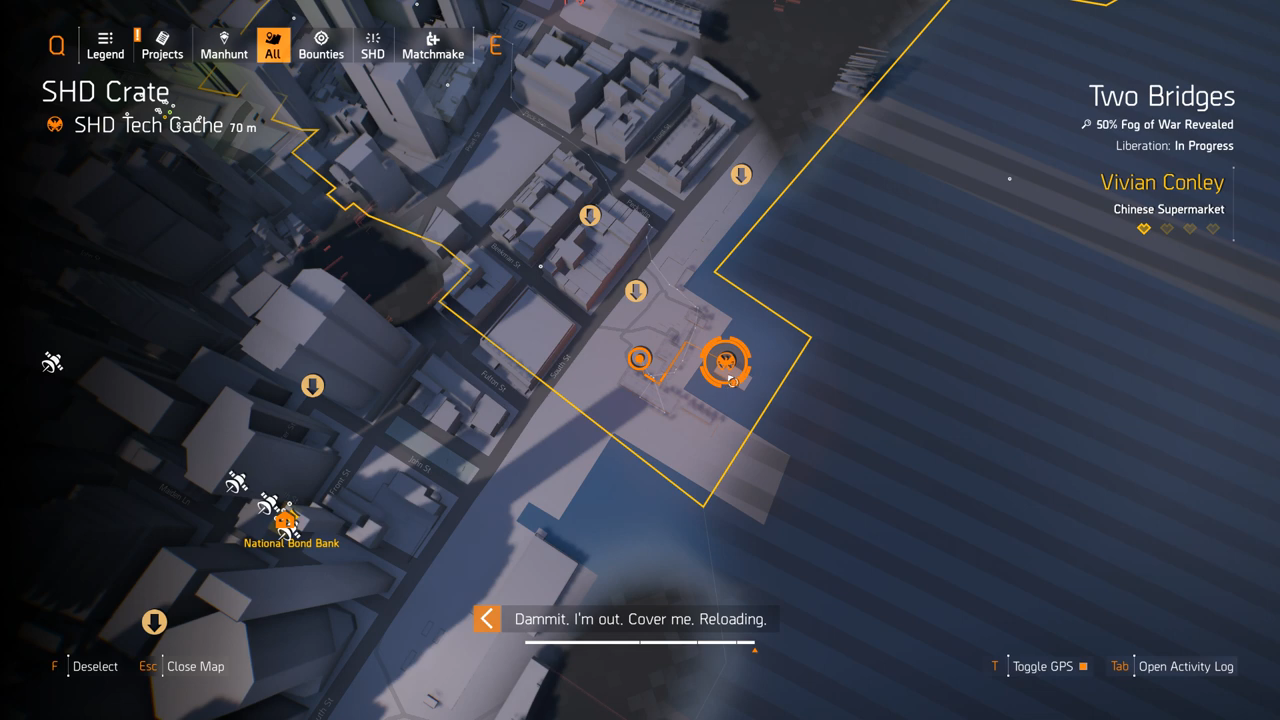The height and width of the screenshot is (720, 1280).
Task: Deselect the current map marker
Action: (95, 666)
